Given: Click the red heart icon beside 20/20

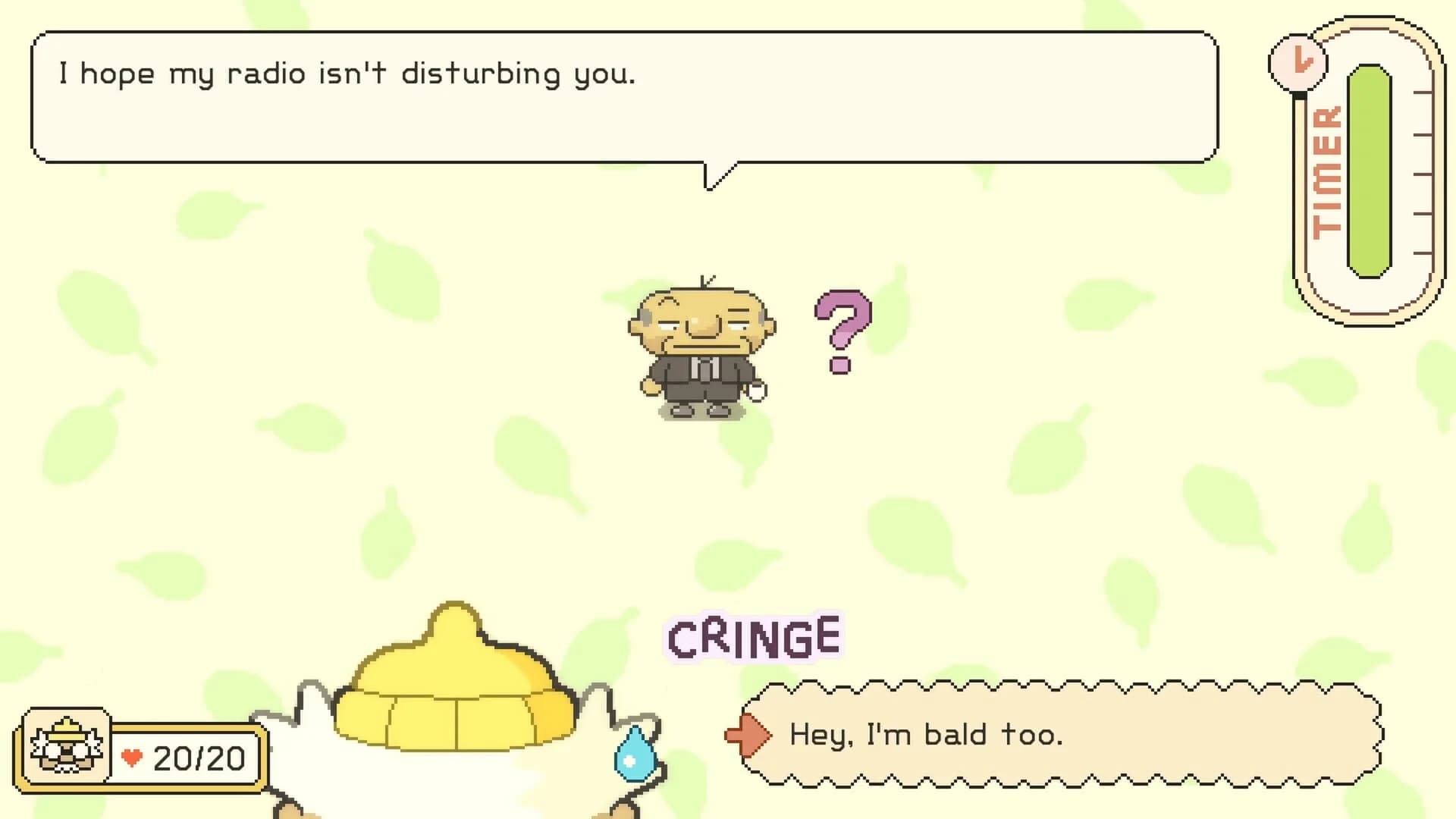Looking at the screenshot, I should tap(133, 756).
